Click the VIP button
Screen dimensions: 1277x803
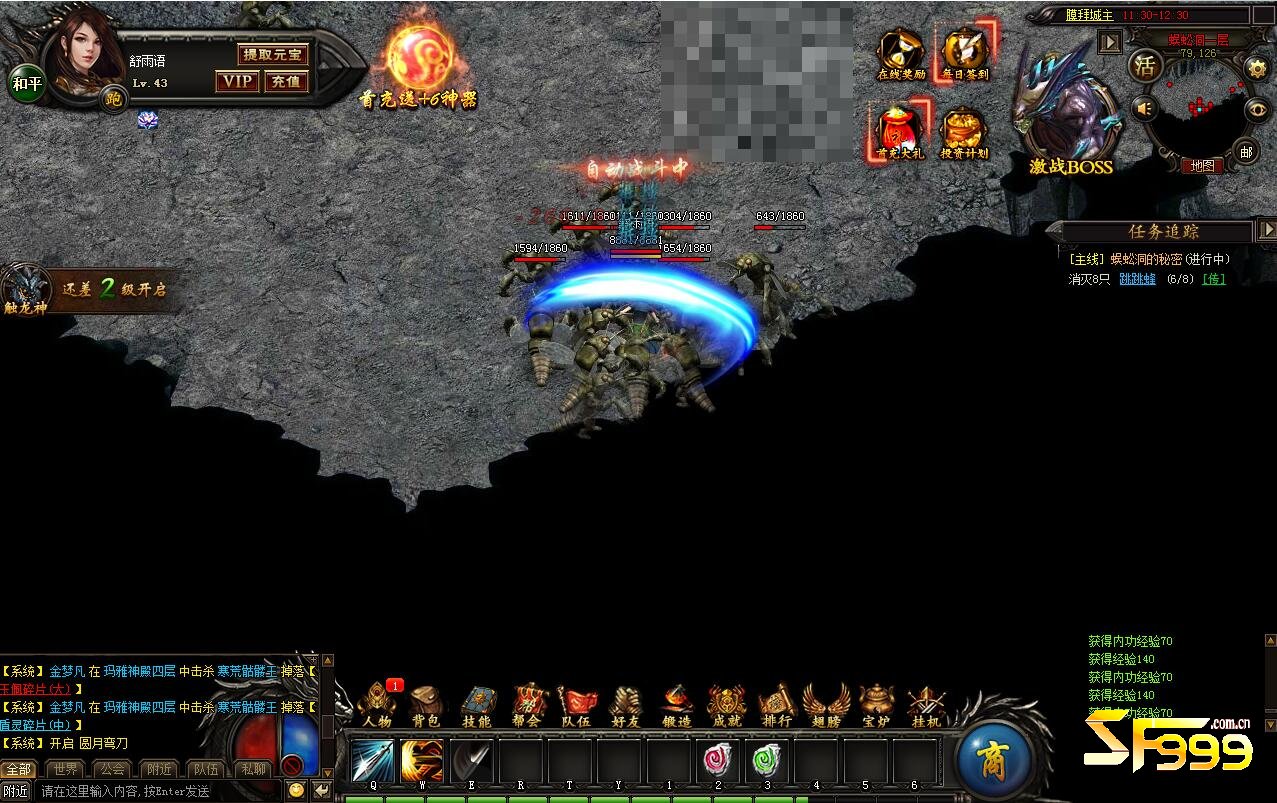point(237,81)
